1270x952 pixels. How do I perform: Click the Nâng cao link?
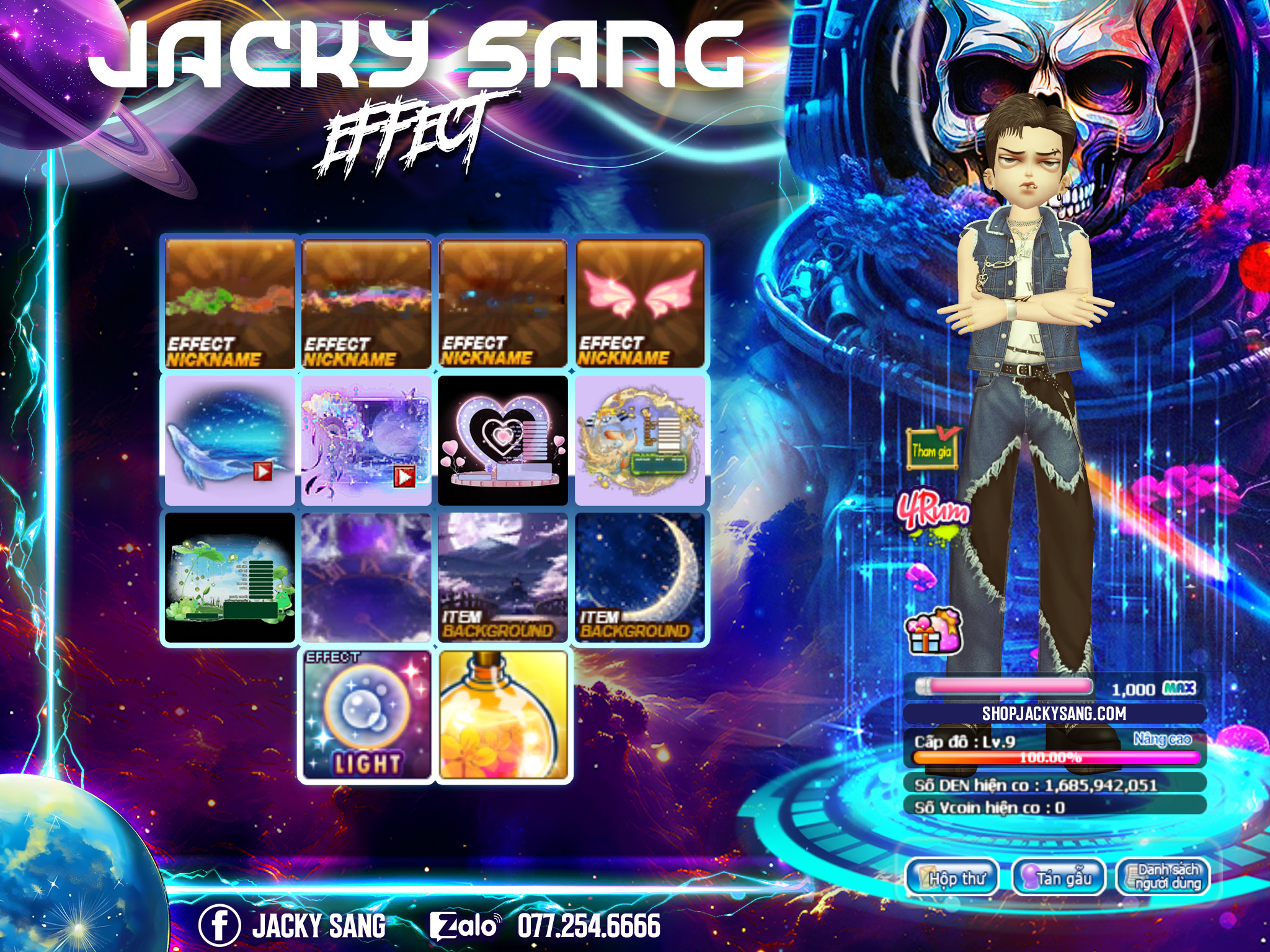(1162, 739)
